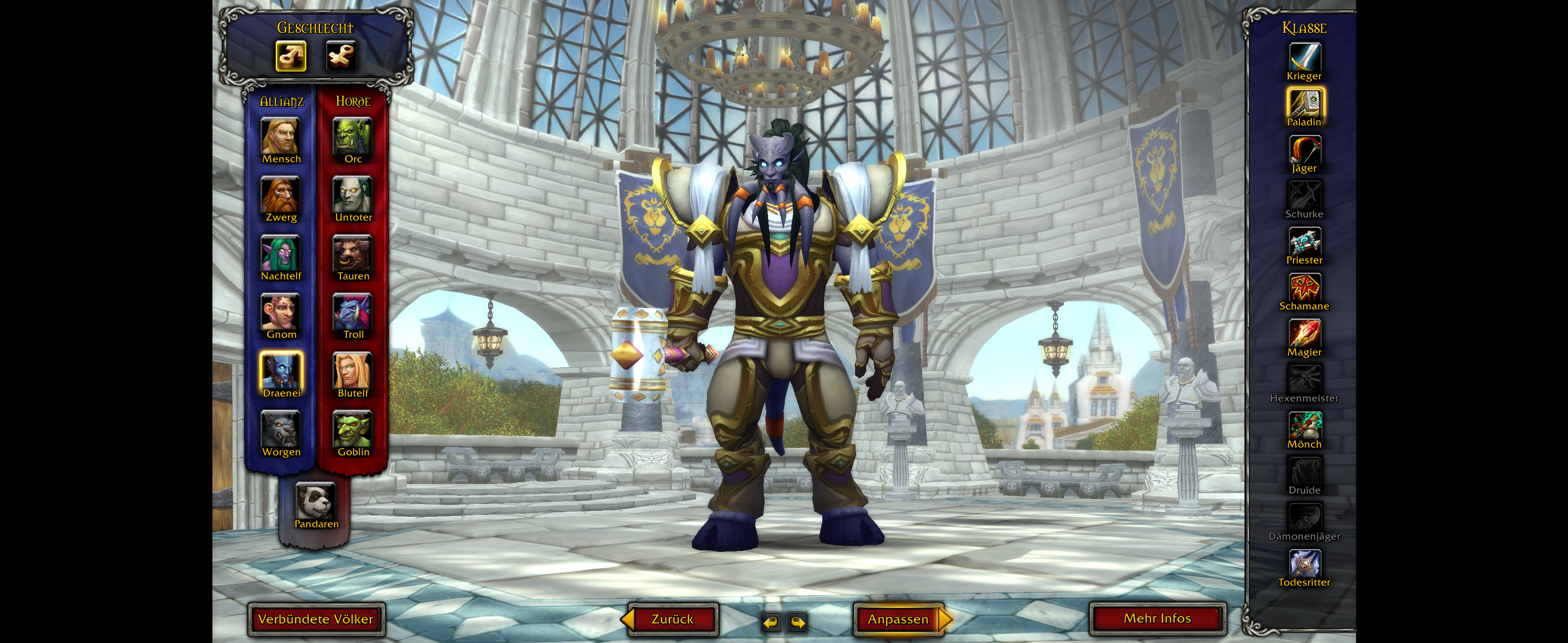Rotate character with the left arrow button
This screenshot has width=1568, height=643.
pyautogui.click(x=771, y=622)
